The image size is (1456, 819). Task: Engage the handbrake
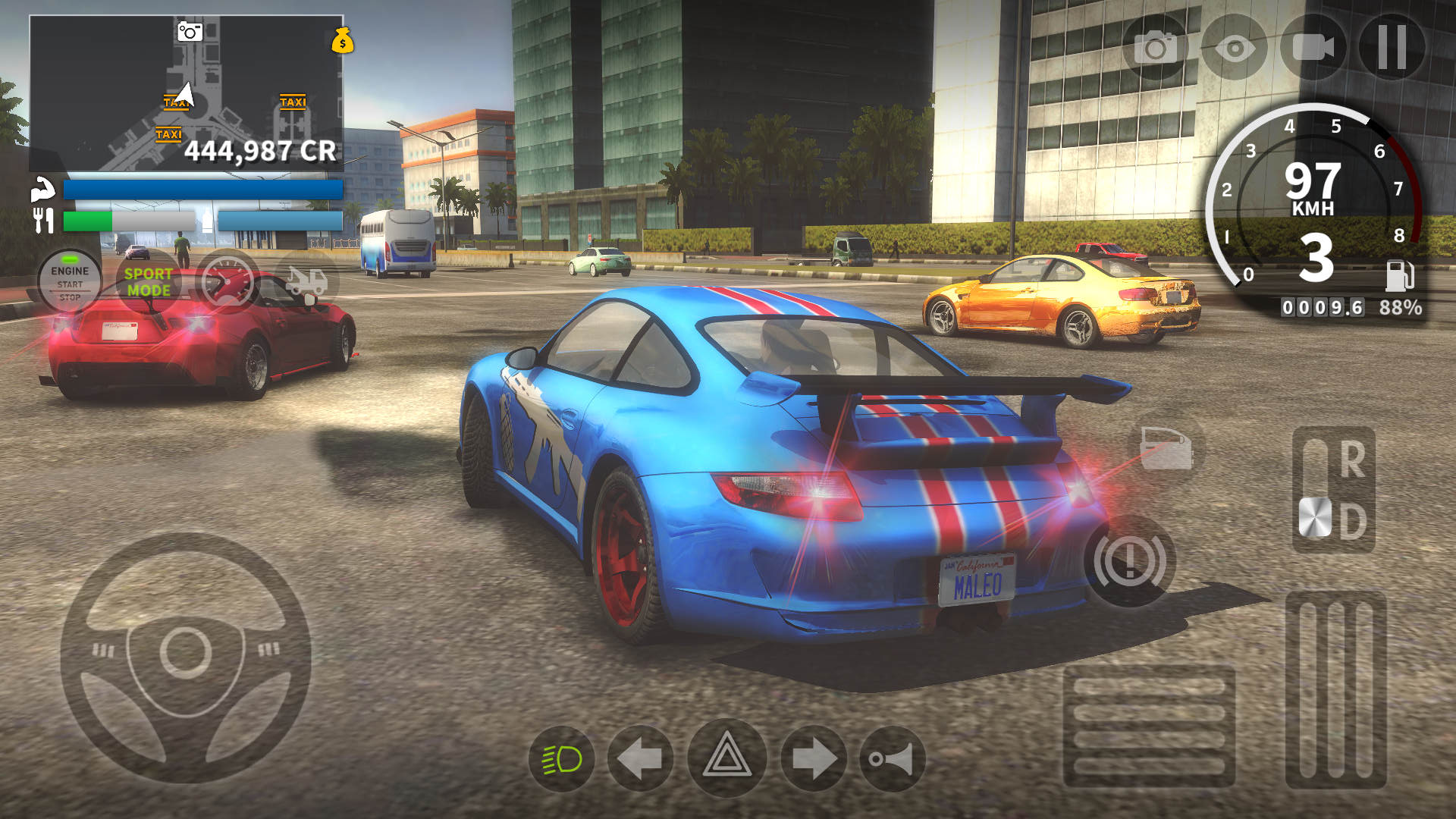point(1129,561)
